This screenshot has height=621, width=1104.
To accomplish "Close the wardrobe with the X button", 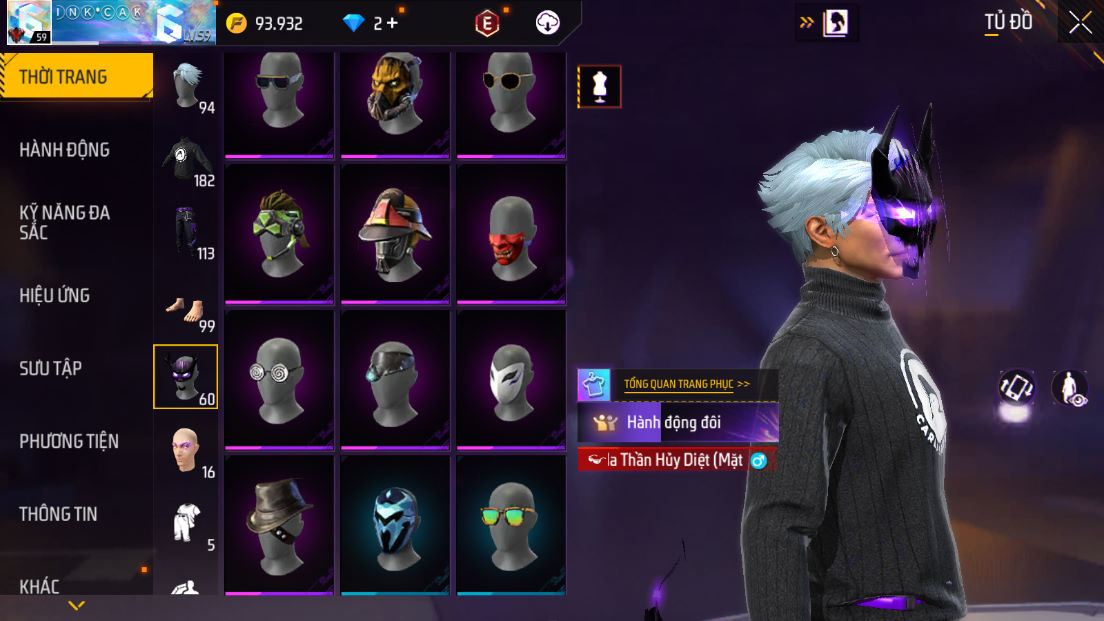I will click(1080, 22).
